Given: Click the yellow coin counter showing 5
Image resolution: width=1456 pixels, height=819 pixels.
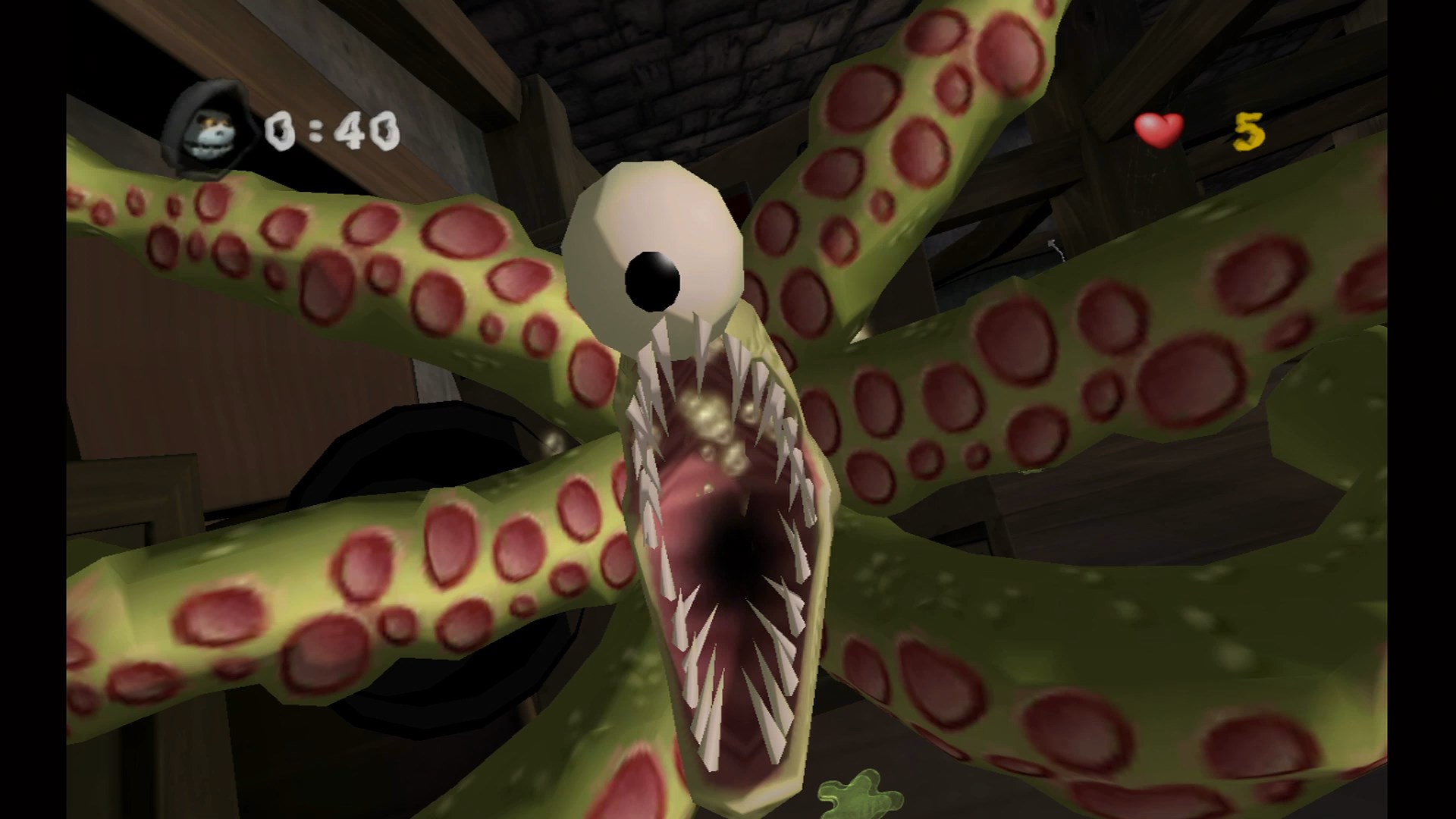Looking at the screenshot, I should [x=1247, y=130].
